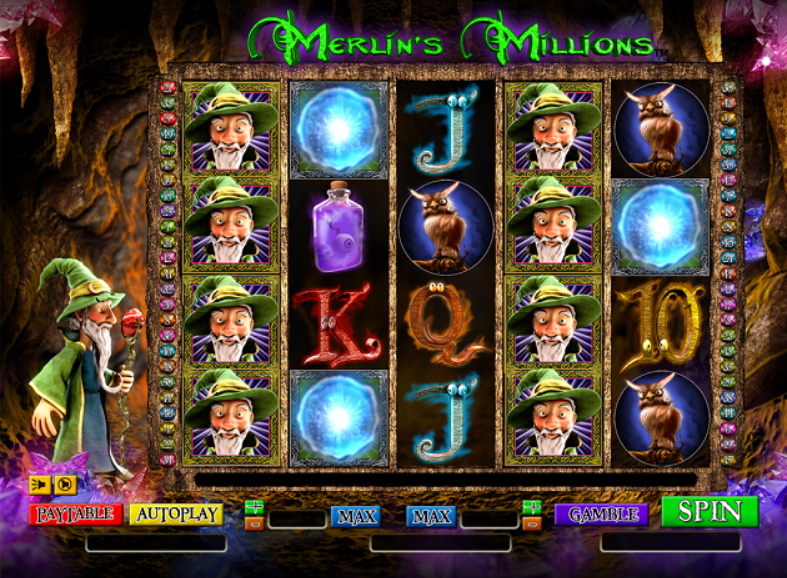Click the muted speaker icon
This screenshot has height=578, width=787.
[65, 486]
